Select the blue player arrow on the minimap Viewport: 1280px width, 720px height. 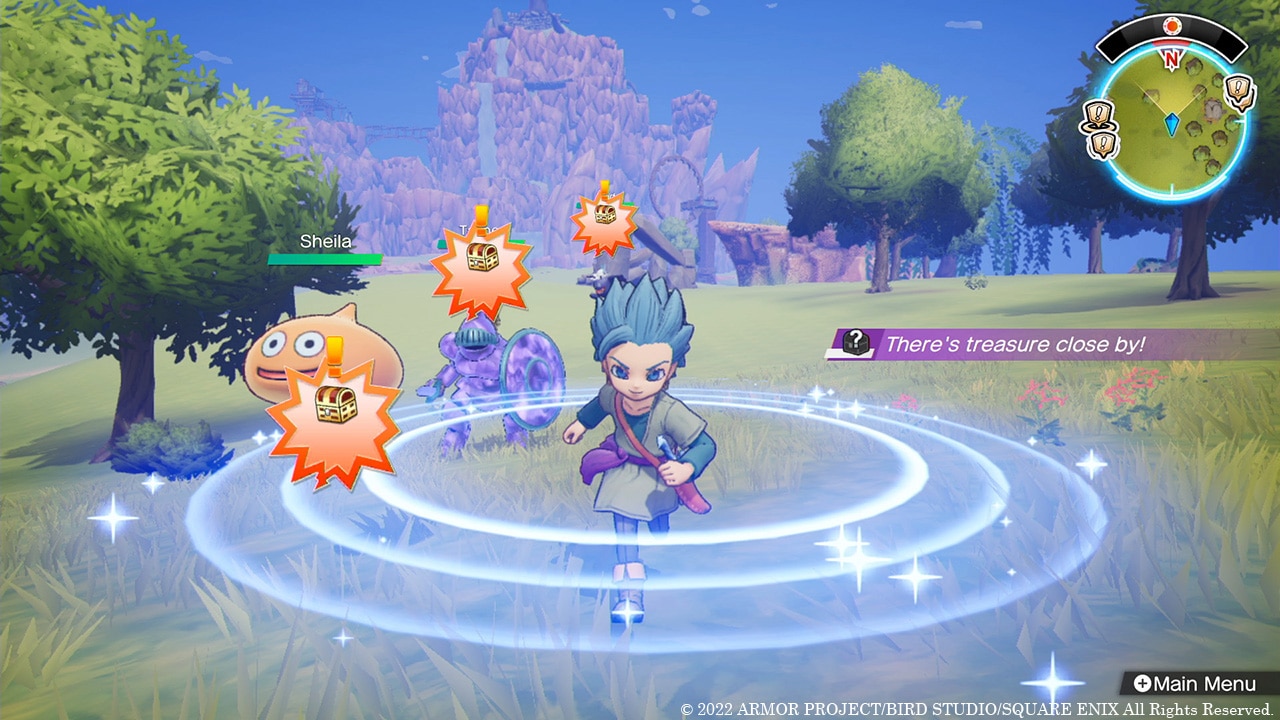click(1173, 122)
